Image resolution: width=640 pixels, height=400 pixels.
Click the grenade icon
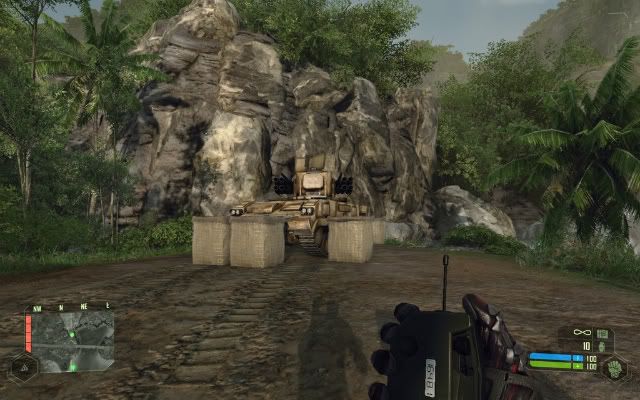coord(602,345)
